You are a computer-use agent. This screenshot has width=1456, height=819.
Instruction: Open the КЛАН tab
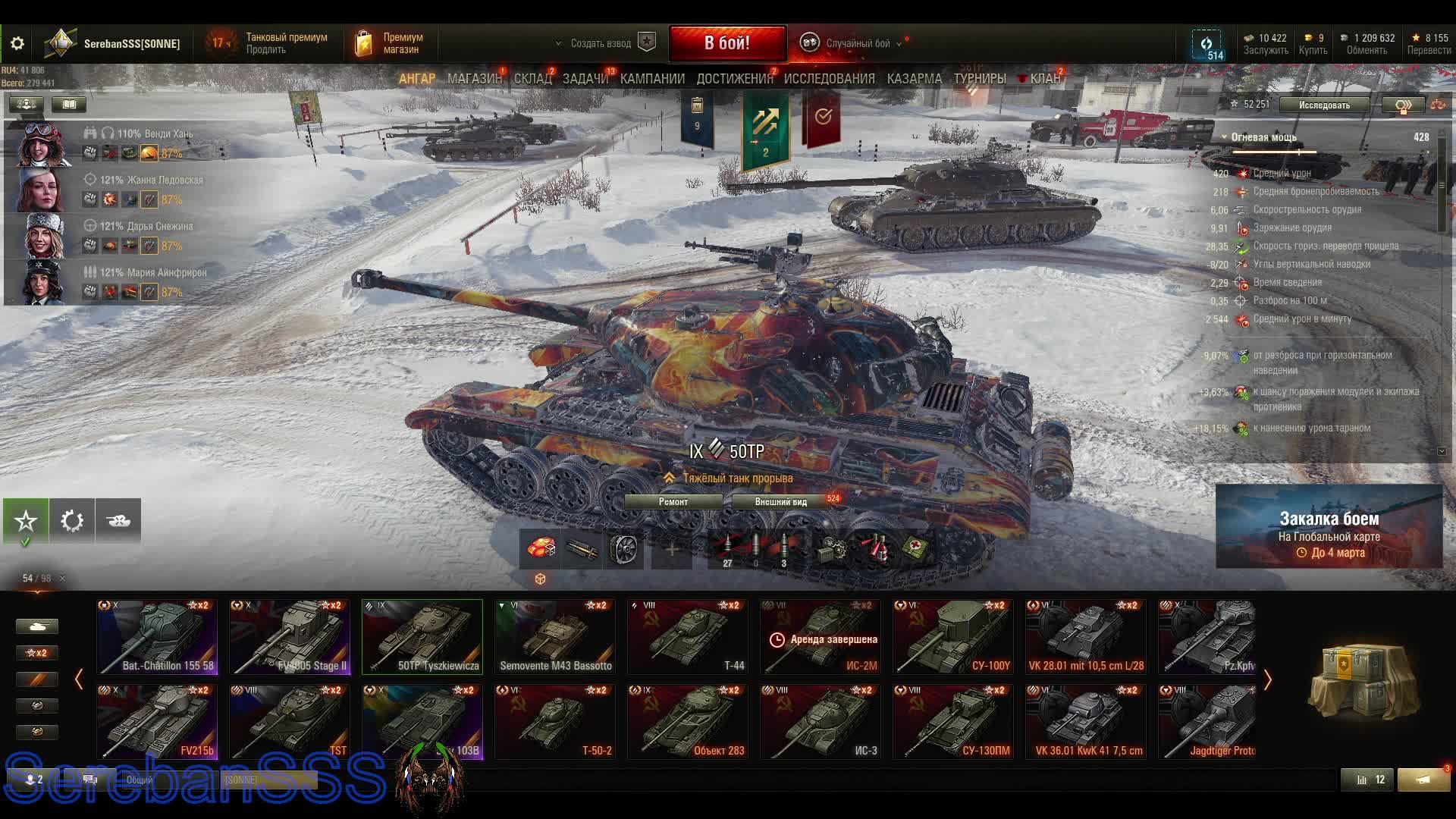[x=1044, y=79]
